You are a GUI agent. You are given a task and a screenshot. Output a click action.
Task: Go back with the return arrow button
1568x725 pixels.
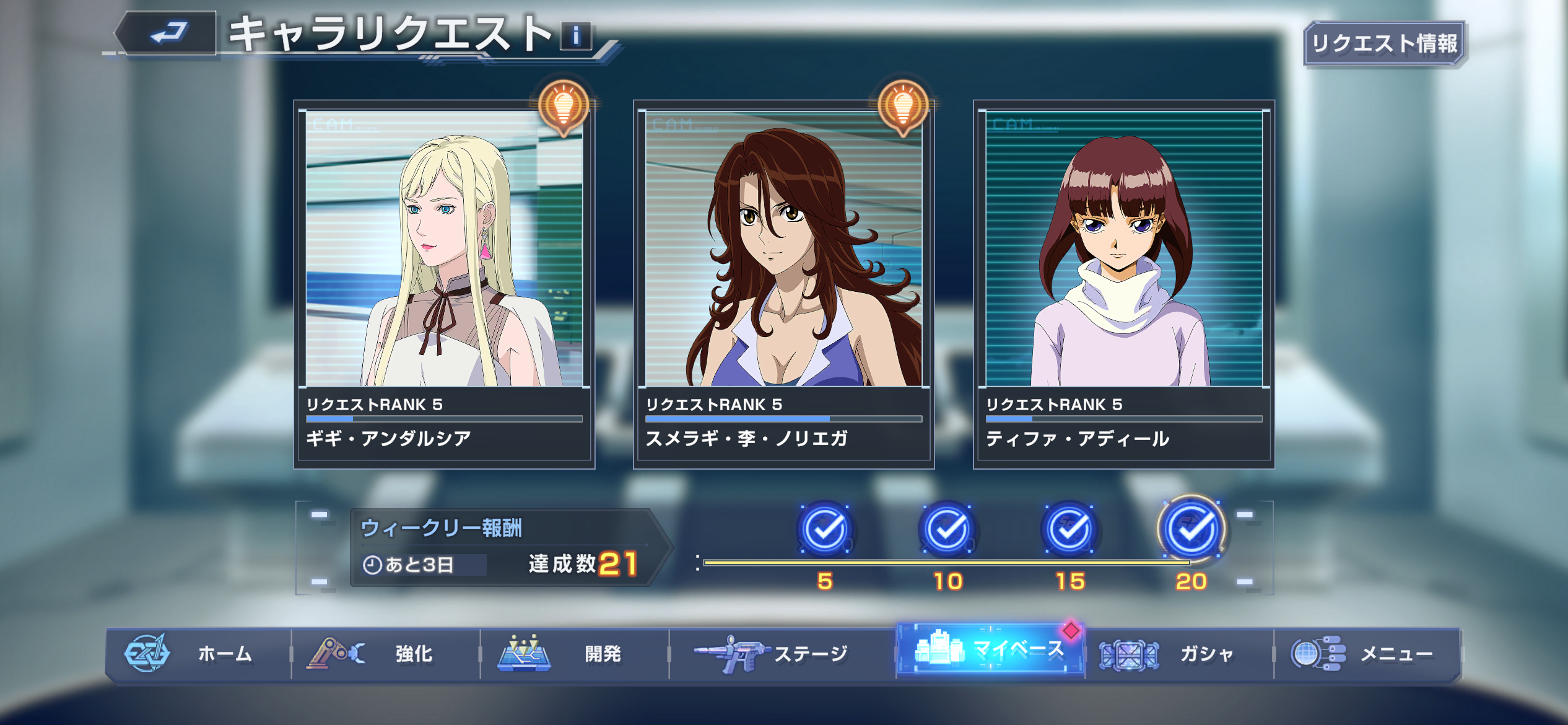[167, 33]
